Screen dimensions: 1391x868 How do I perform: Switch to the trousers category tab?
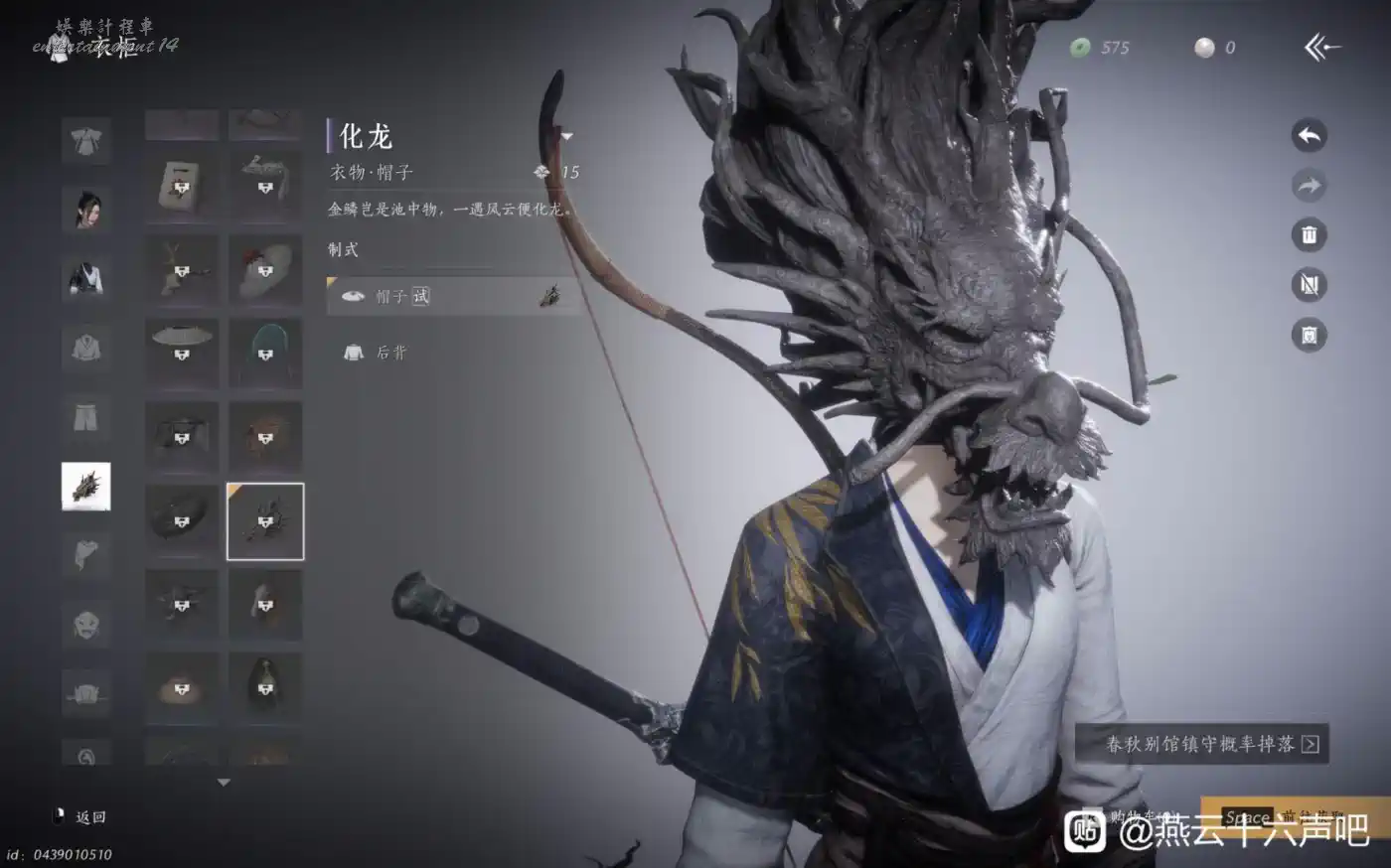pyautogui.click(x=86, y=417)
